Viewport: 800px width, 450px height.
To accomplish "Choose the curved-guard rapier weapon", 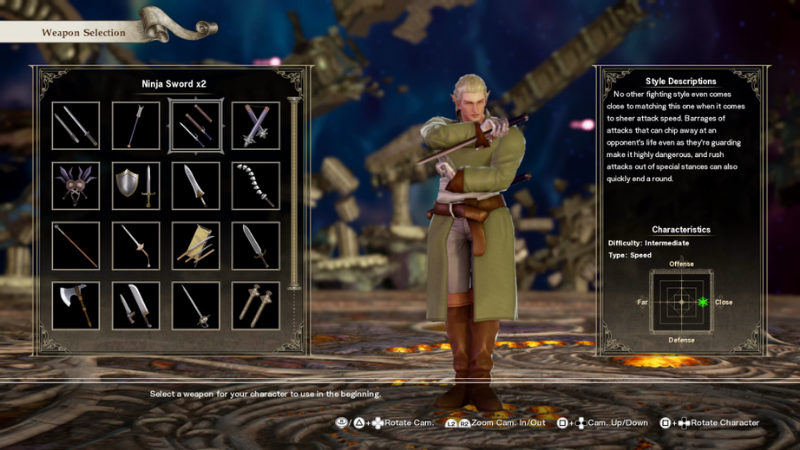I will pos(136,246).
